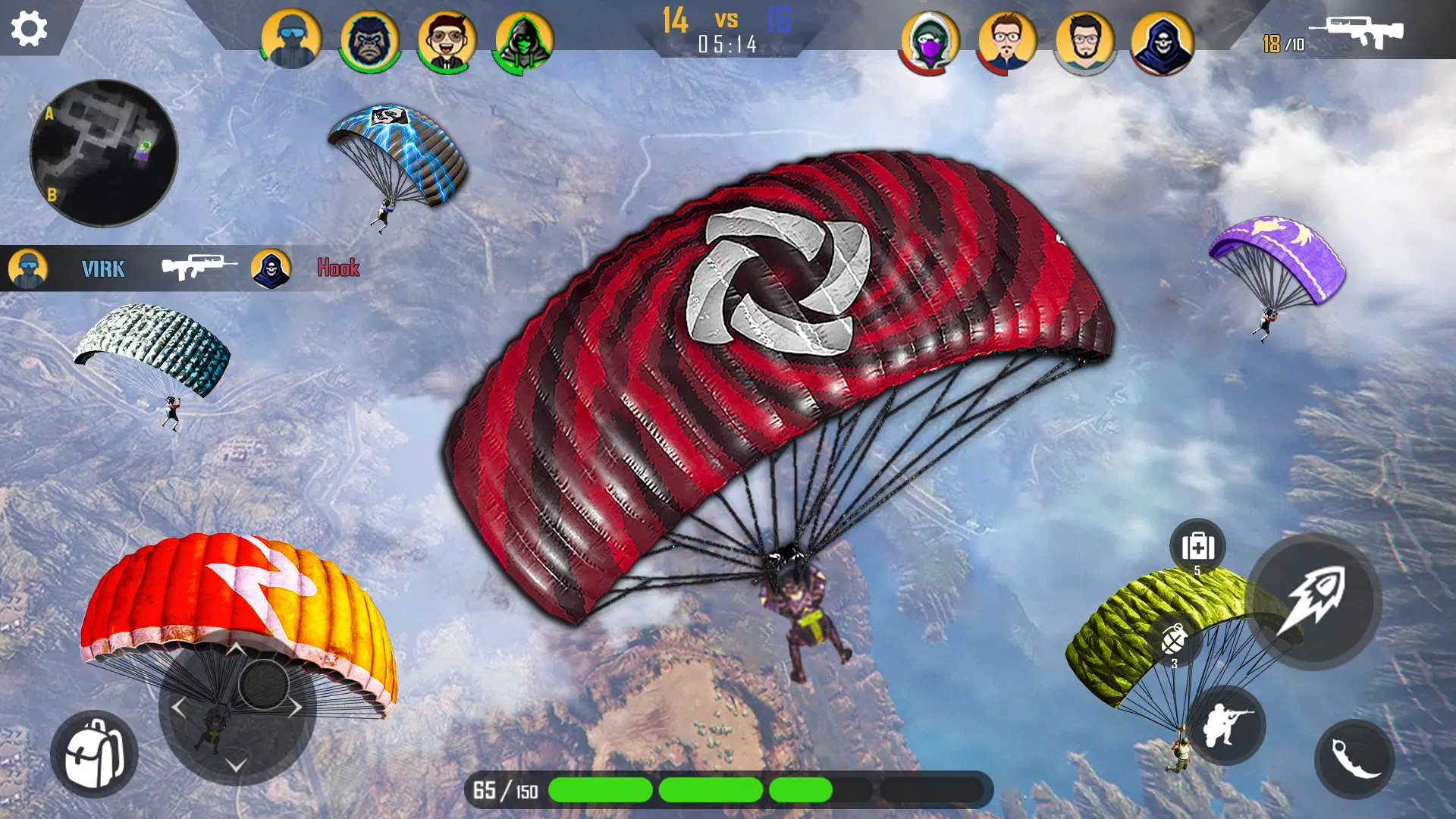Viewport: 1456px width, 819px height.
Task: Click the green hooded hacker avatar
Action: point(523,41)
